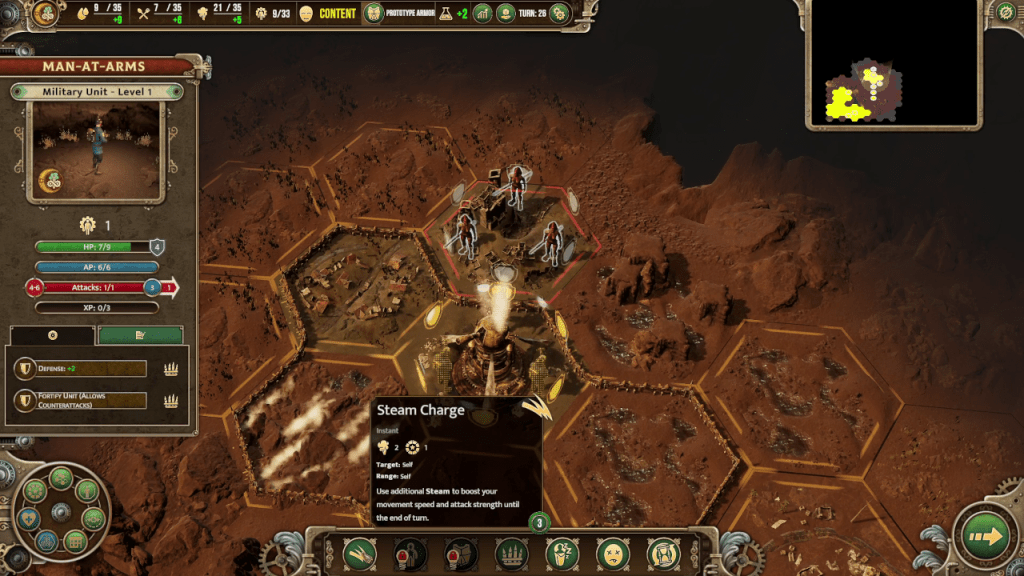Image resolution: width=1024 pixels, height=576 pixels.
Task: Select the fortify palisade ability icon
Action: coord(511,553)
